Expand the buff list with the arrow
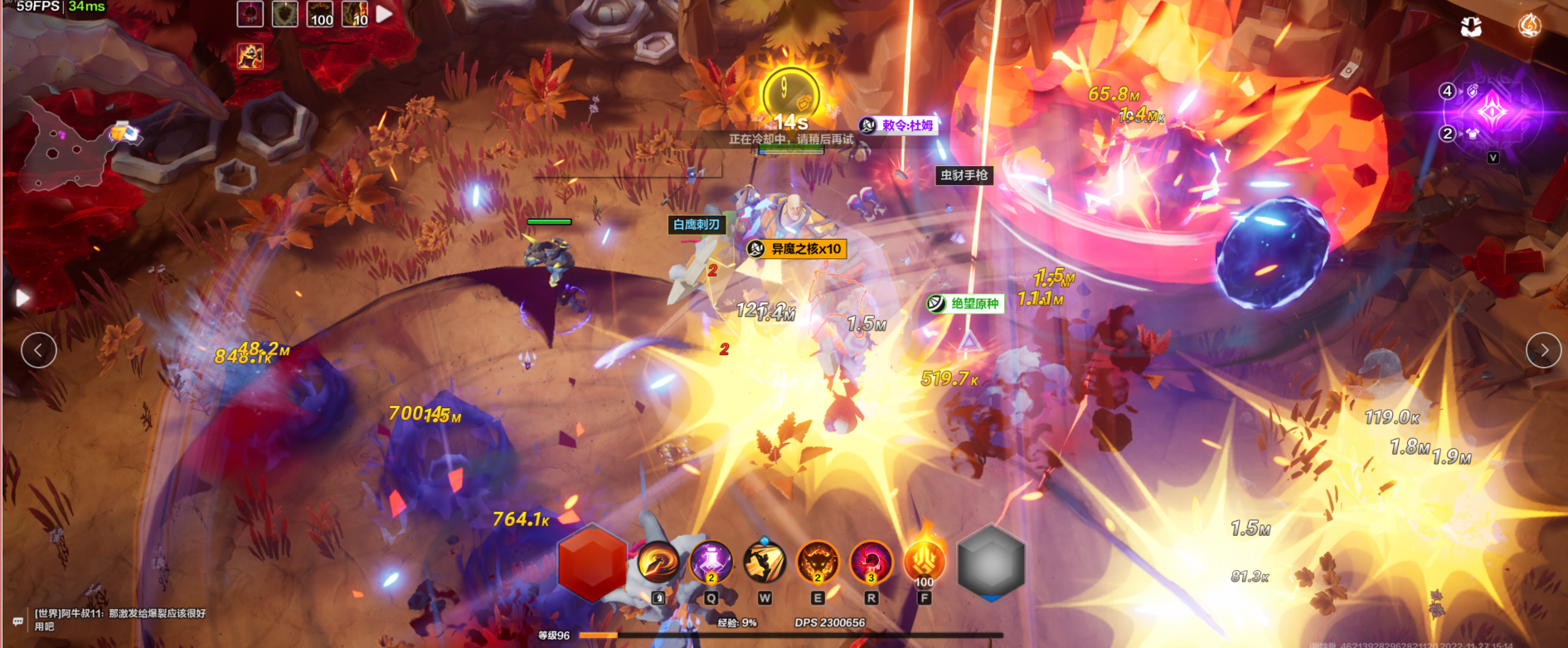 tap(385, 14)
